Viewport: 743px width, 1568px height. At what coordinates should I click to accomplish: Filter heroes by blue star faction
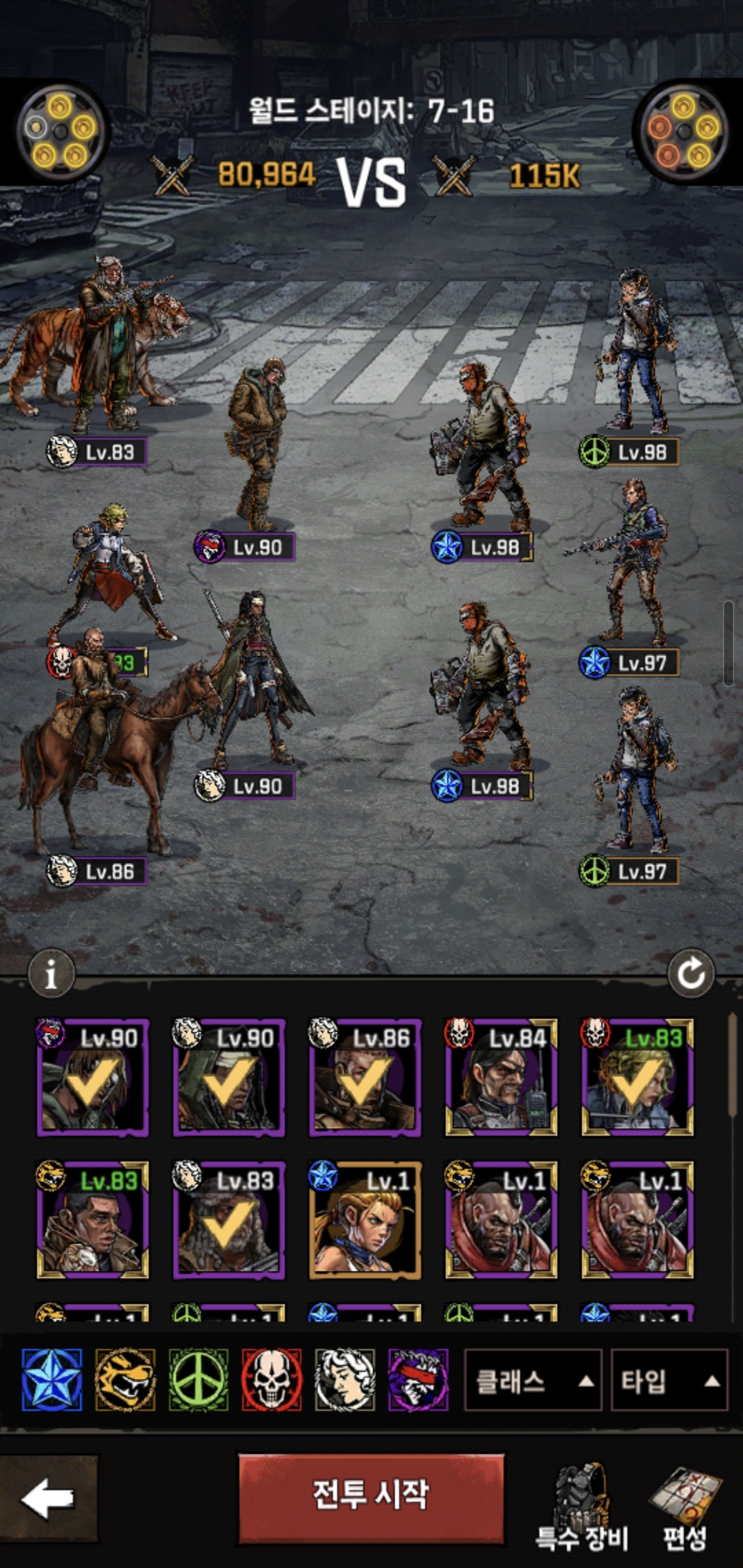tap(52, 1380)
